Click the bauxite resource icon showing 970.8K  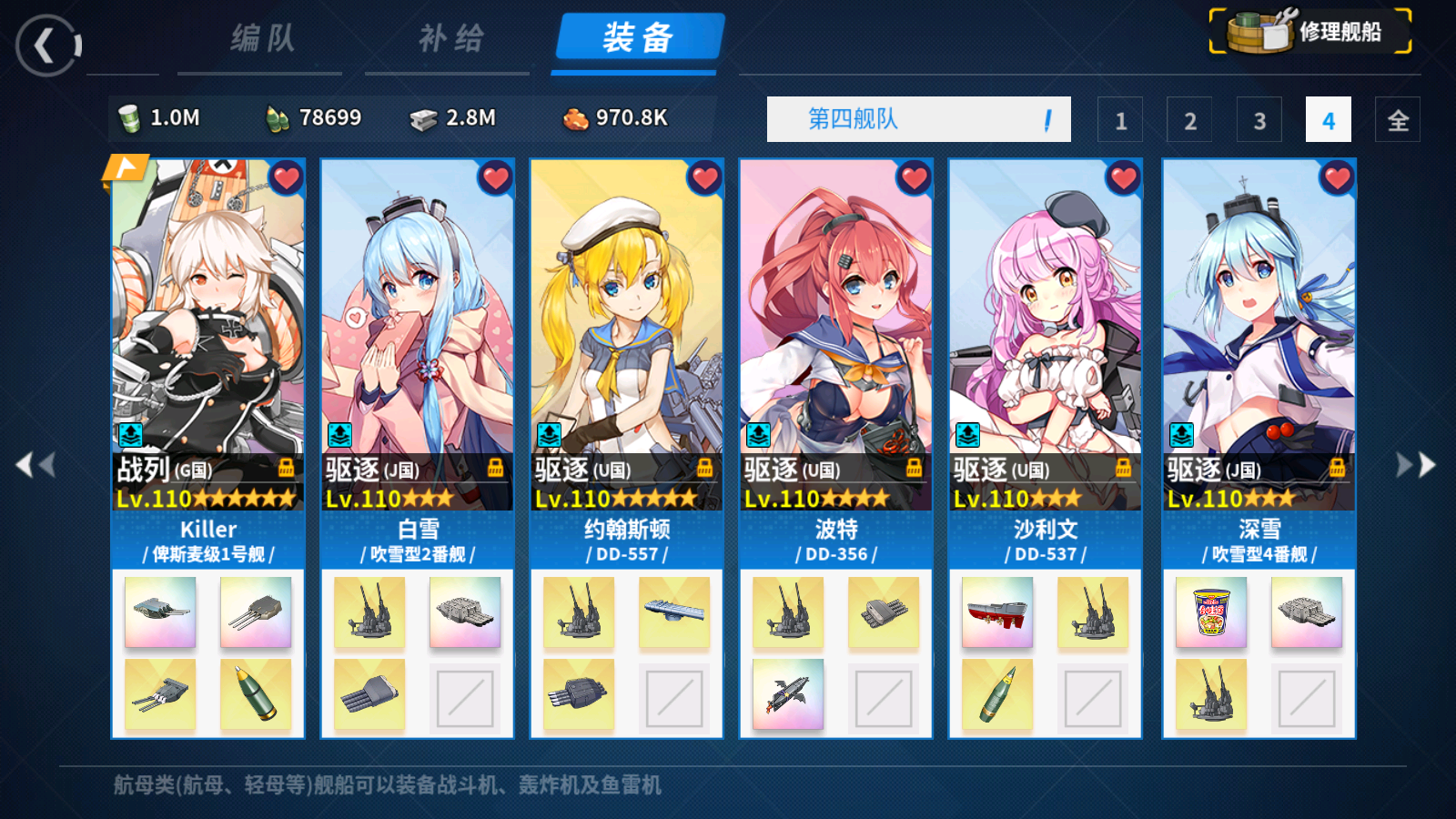tap(576, 118)
